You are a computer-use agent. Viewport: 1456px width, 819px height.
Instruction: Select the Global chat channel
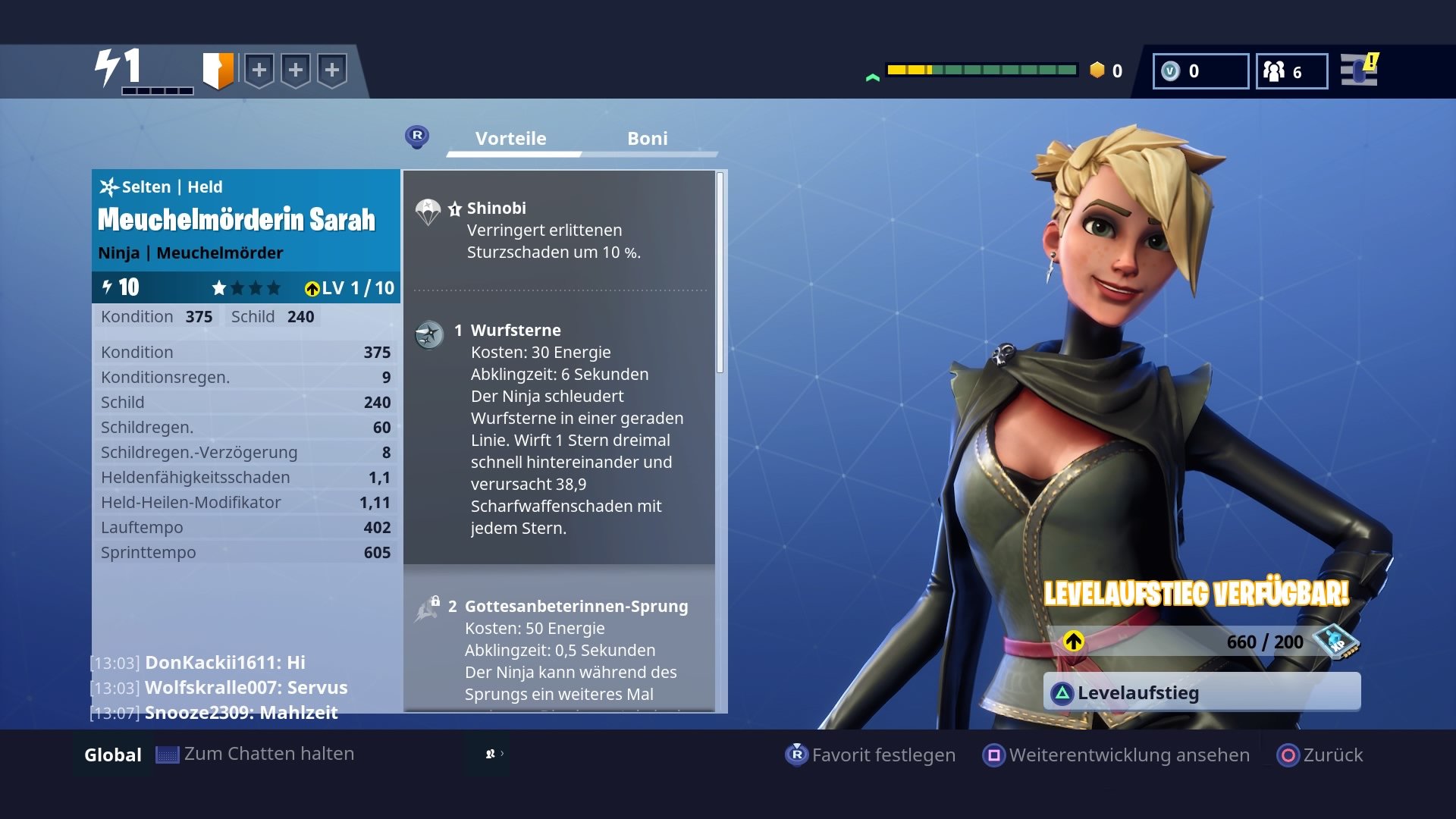click(x=112, y=754)
